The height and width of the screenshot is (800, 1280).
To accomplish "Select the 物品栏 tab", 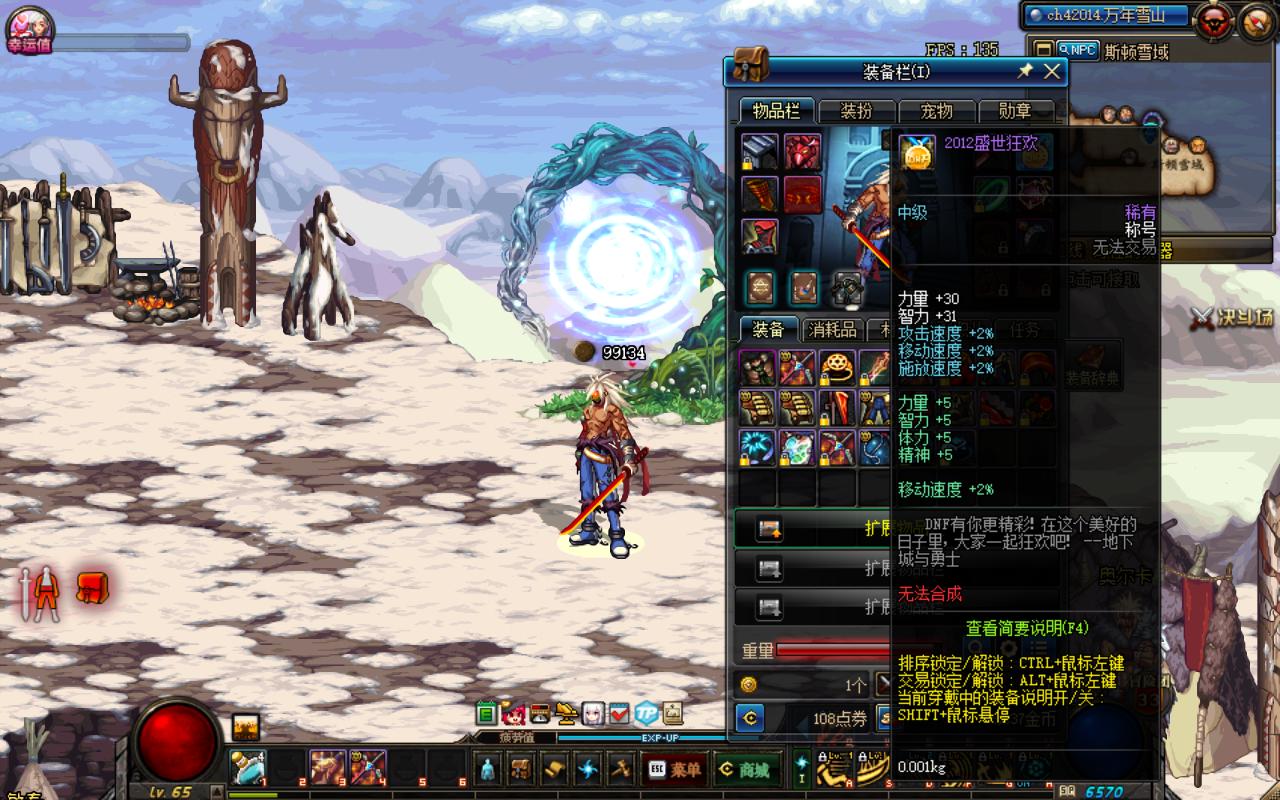I will click(x=777, y=111).
